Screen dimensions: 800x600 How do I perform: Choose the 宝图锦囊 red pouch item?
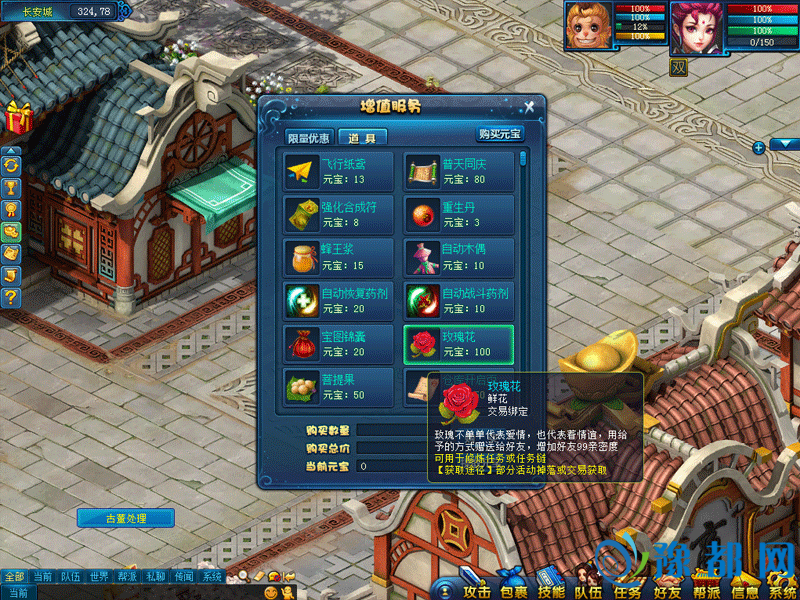coord(339,344)
